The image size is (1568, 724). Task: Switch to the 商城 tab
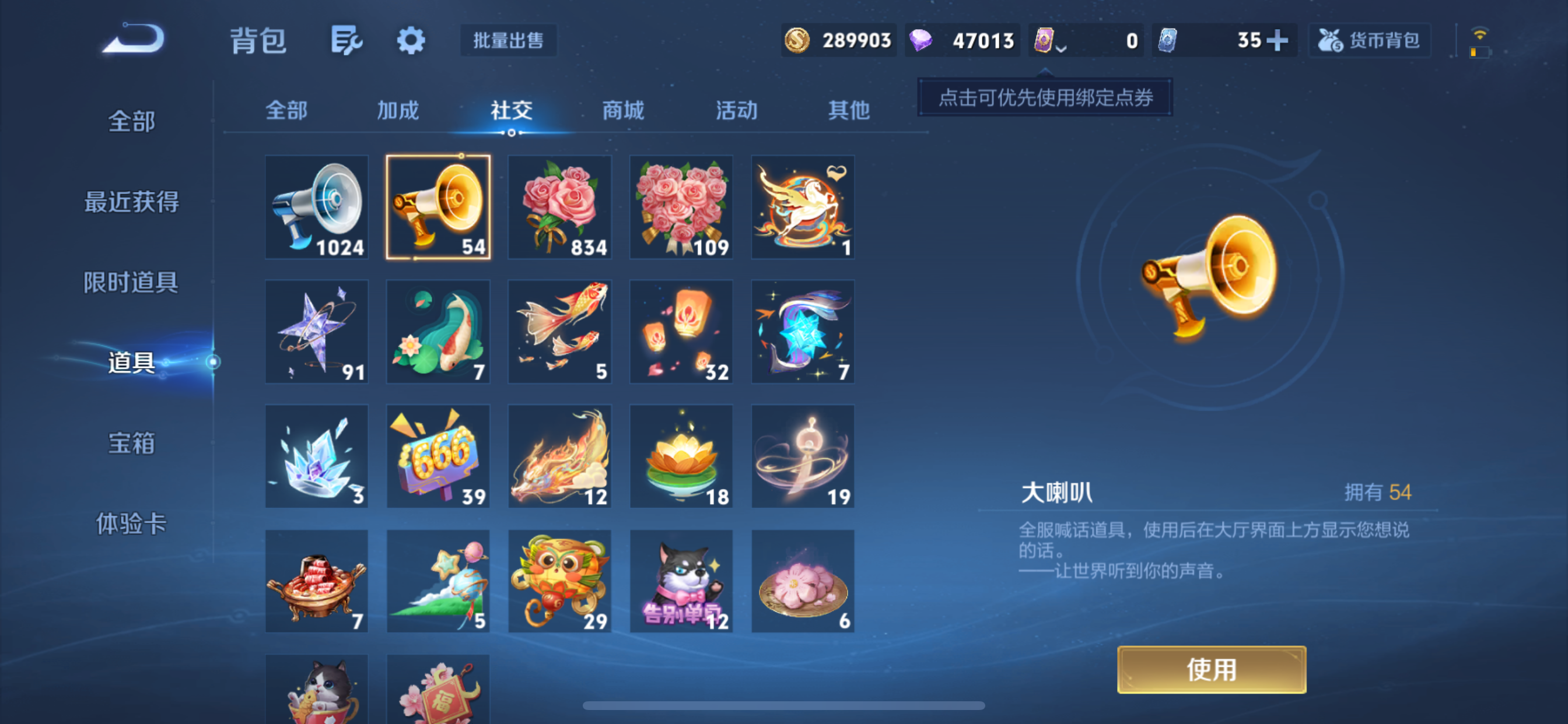pyautogui.click(x=621, y=111)
